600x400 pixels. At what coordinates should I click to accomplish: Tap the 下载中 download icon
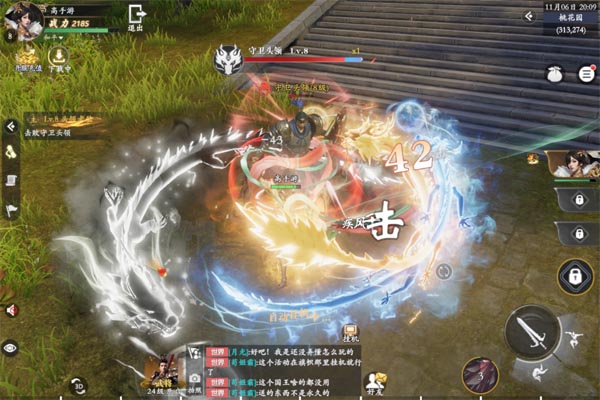point(60,57)
